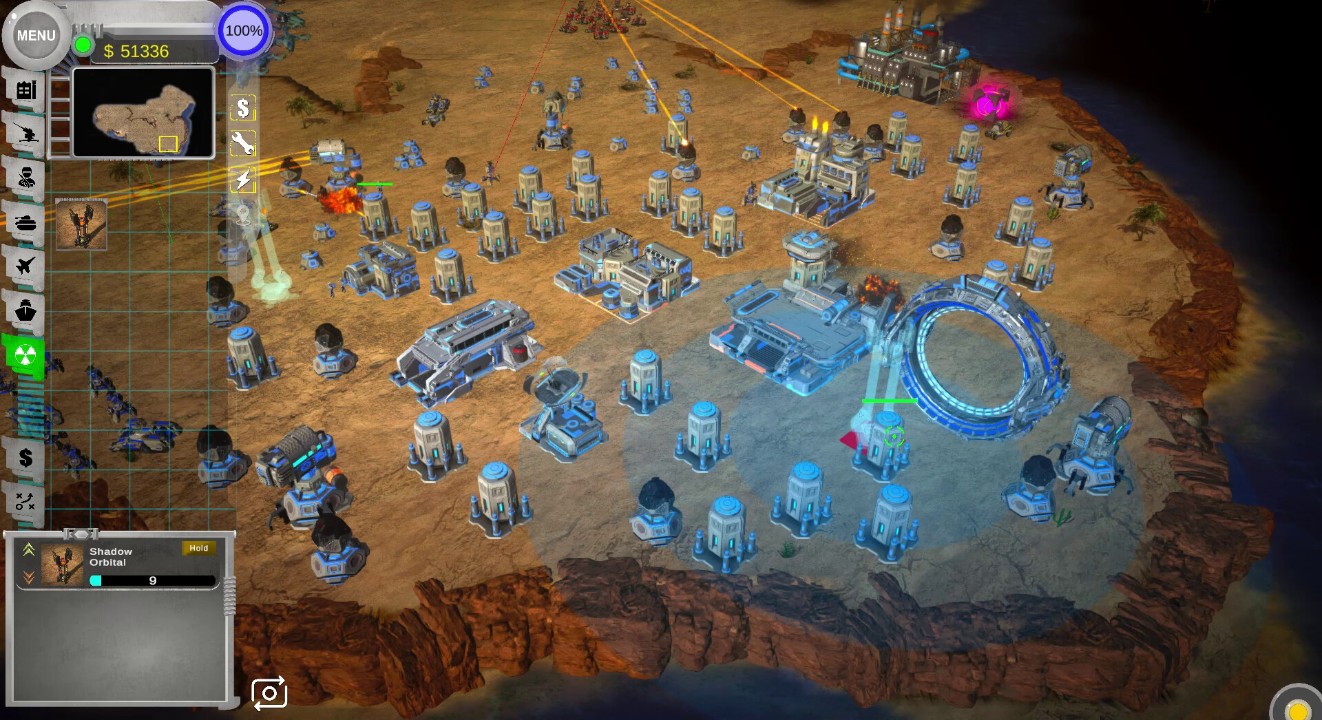The width and height of the screenshot is (1322, 720).
Task: Click the camera rotate icon
Action: [x=269, y=693]
